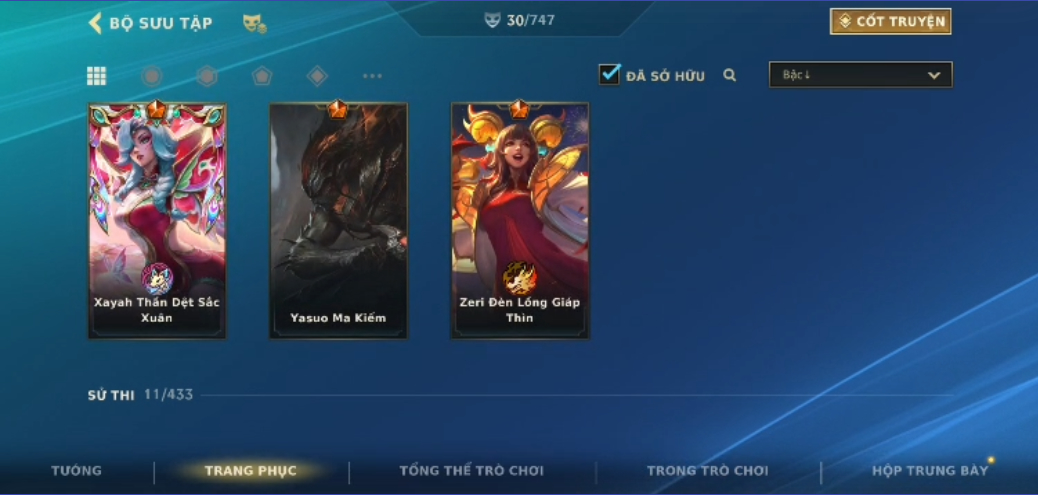Open the Trong Trò Chơi tab
This screenshot has width=1038, height=495.
coord(708,471)
